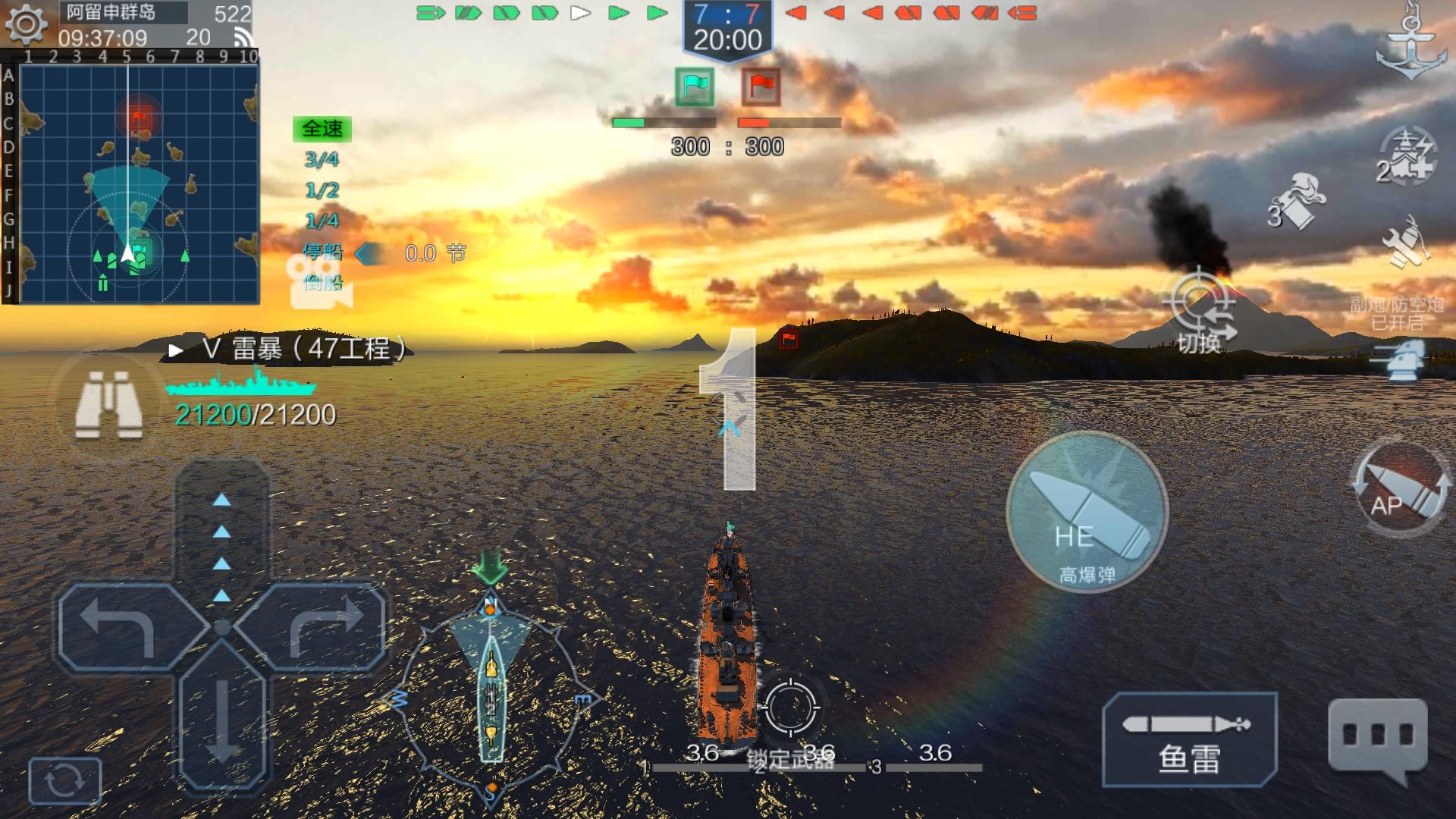Launch 鱼雷 torpedoes

1189,736
